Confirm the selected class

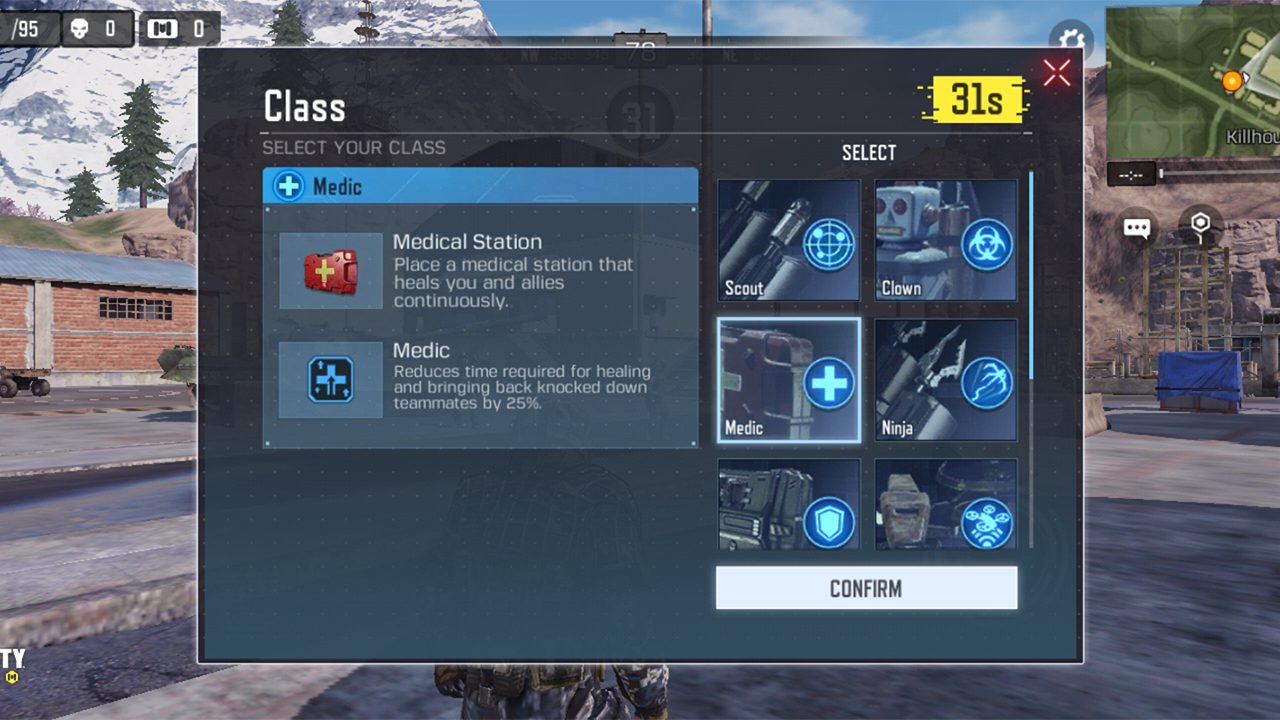click(866, 588)
